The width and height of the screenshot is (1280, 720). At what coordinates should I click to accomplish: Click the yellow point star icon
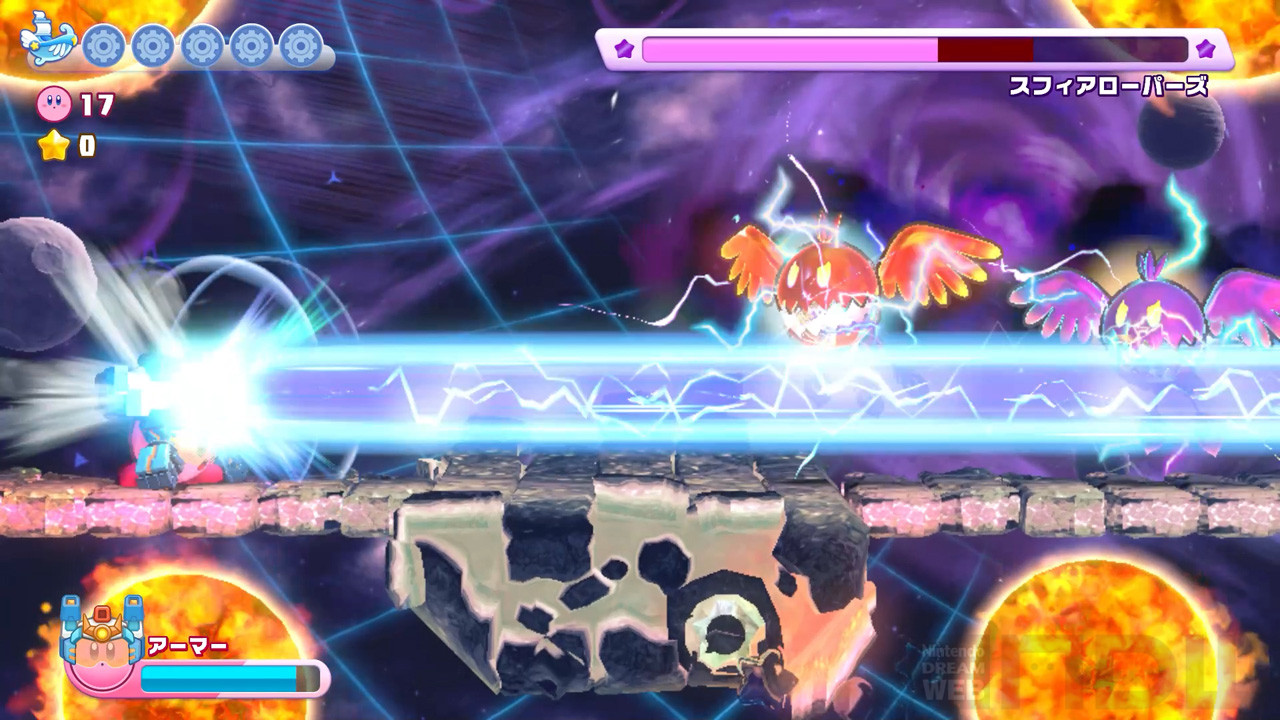53,146
